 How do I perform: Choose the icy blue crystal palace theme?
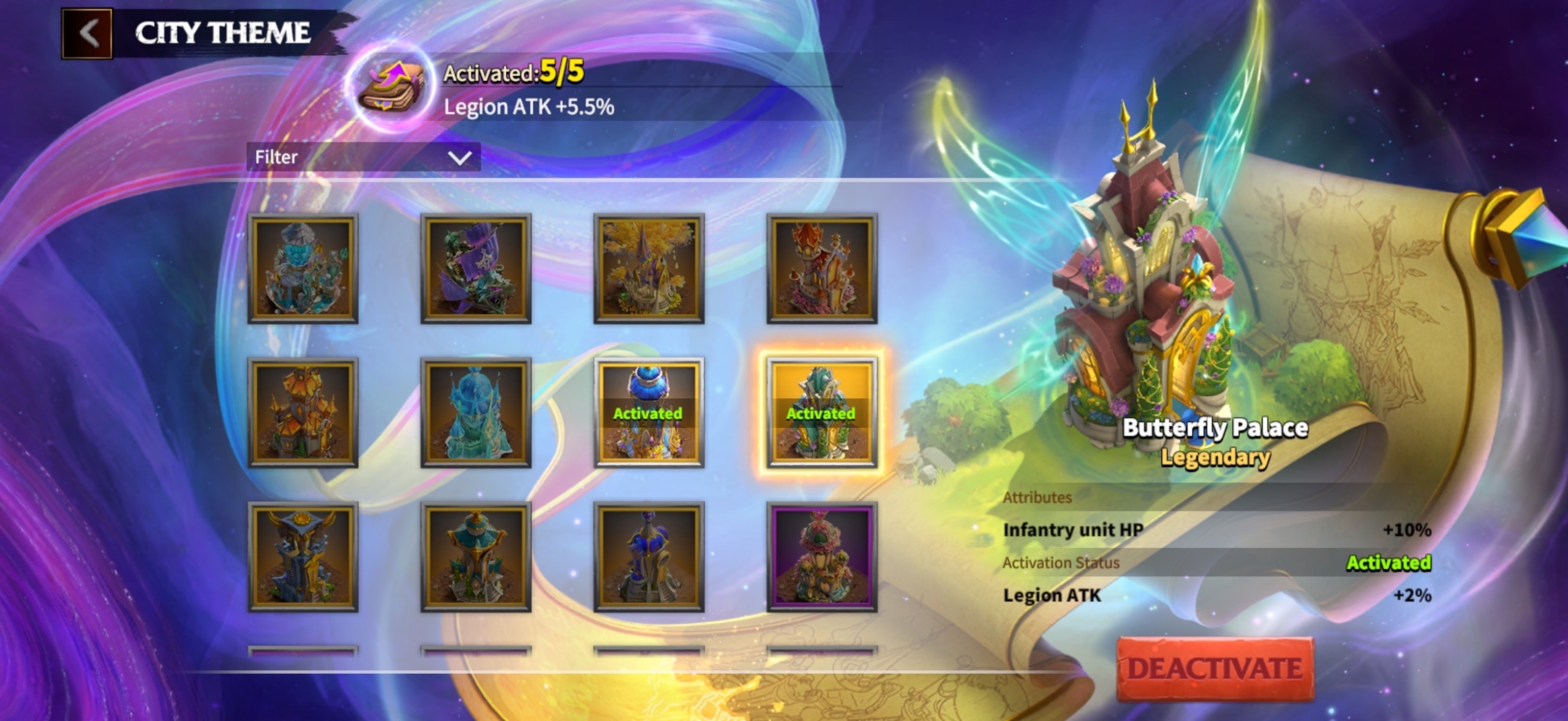(476, 412)
